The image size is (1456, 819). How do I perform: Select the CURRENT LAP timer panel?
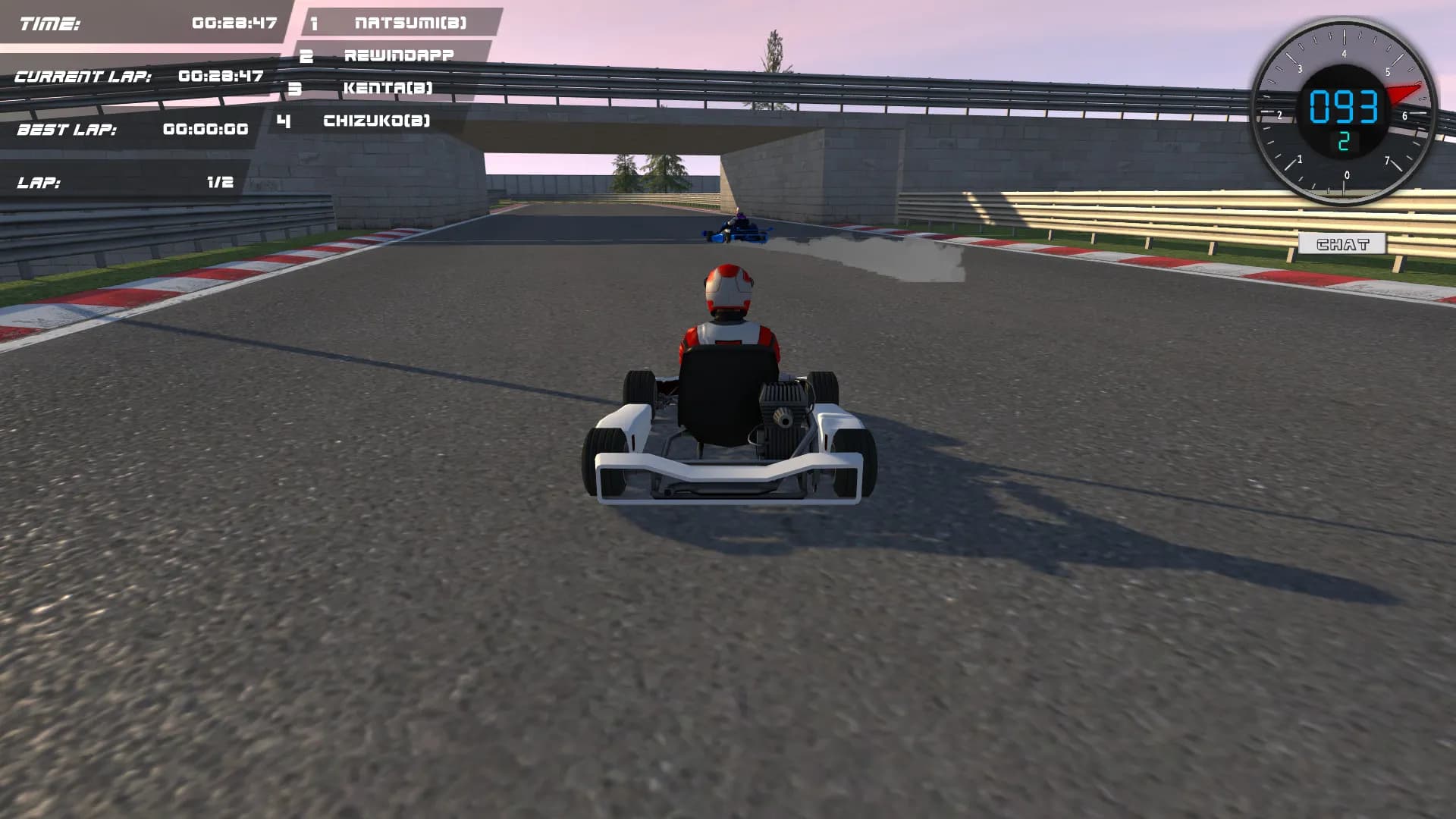tap(140, 76)
